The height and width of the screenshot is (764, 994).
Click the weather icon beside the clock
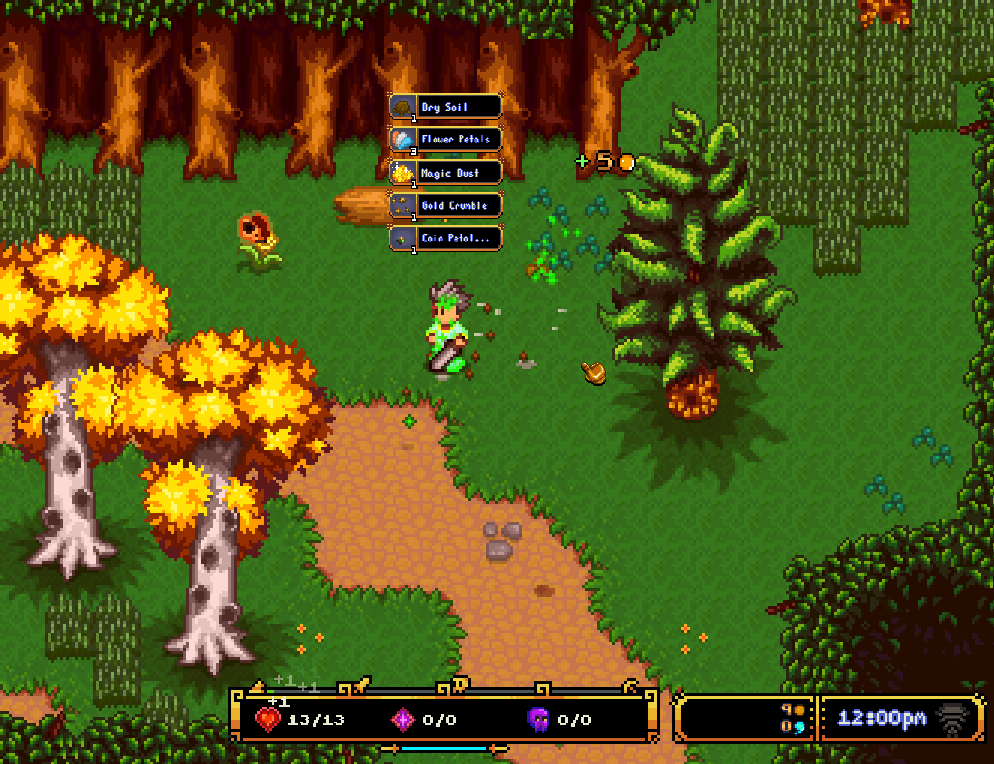point(951,719)
